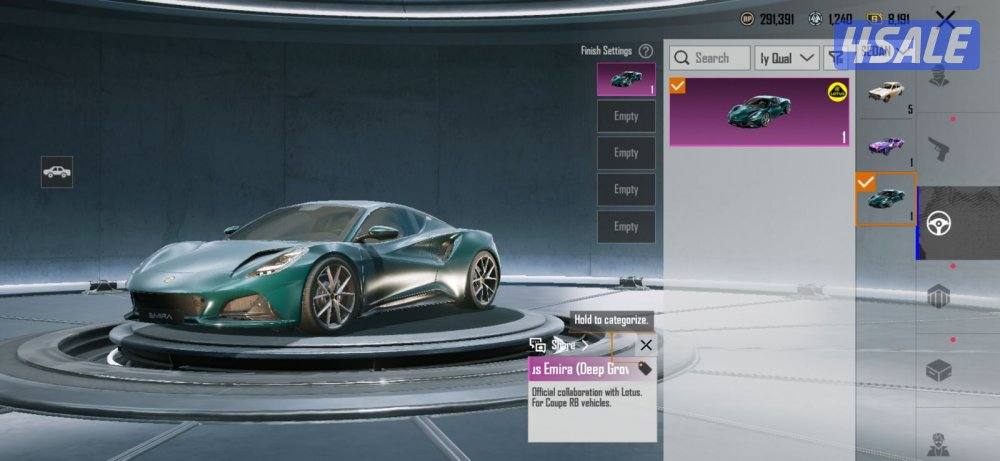This screenshot has width=1000, height=461.
Task: Switch to the steering wheel vehicles category
Action: [x=938, y=222]
